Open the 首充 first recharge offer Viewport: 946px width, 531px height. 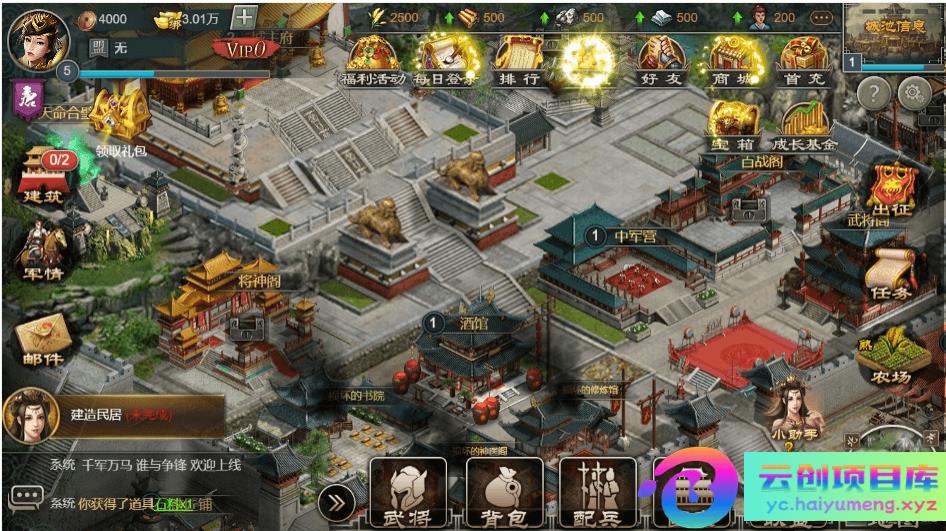pyautogui.click(x=803, y=60)
